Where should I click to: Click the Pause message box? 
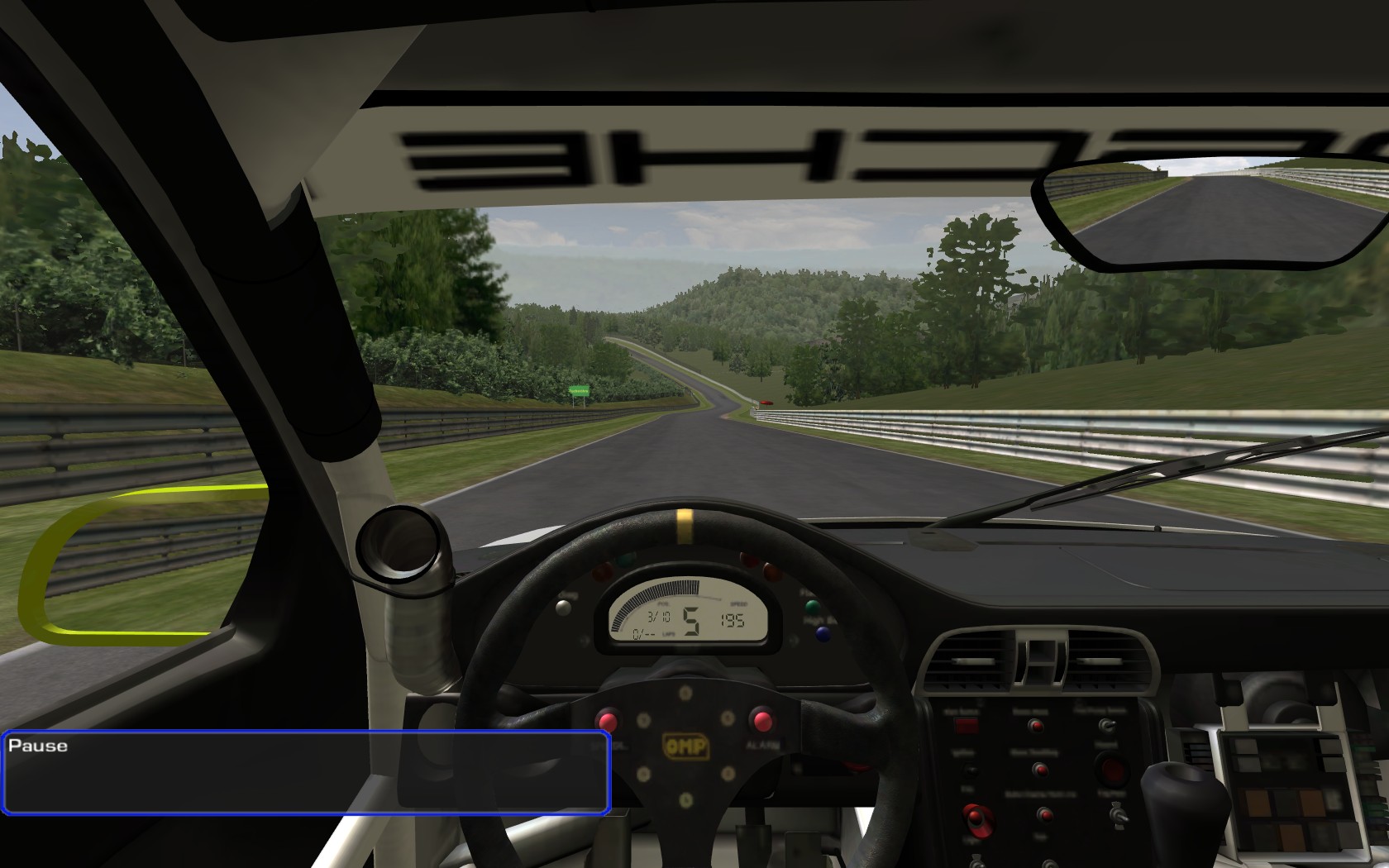[x=306, y=772]
